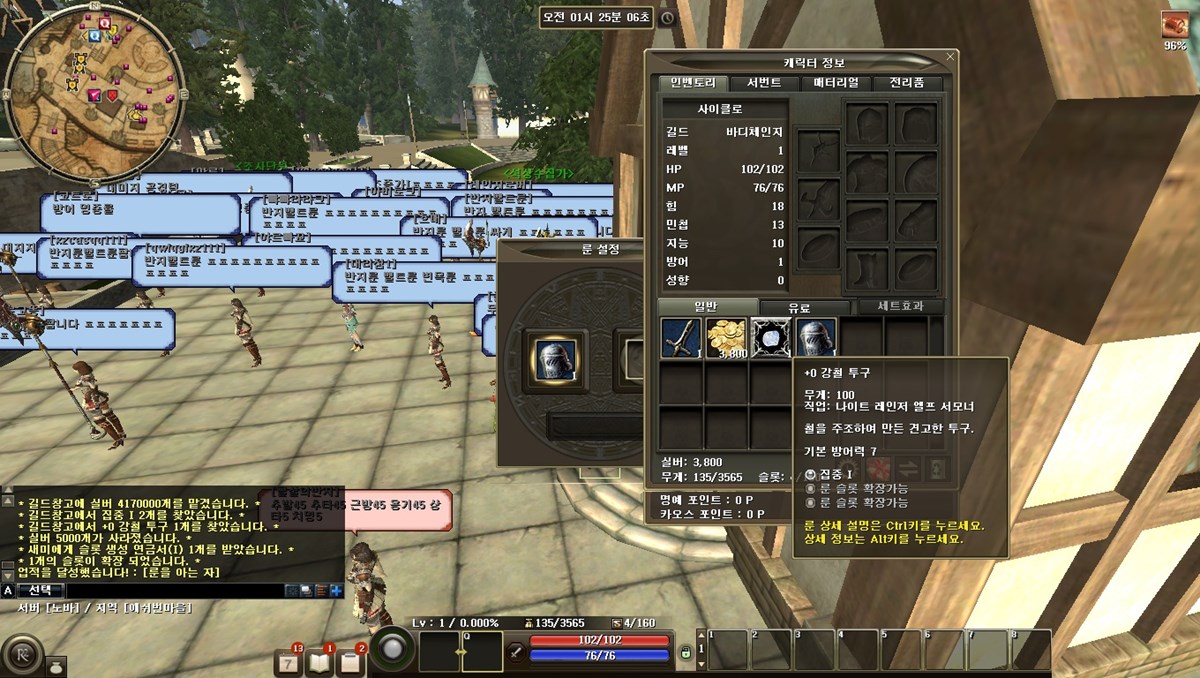
Task: Show the 전리품 tab
Action: [x=908, y=83]
